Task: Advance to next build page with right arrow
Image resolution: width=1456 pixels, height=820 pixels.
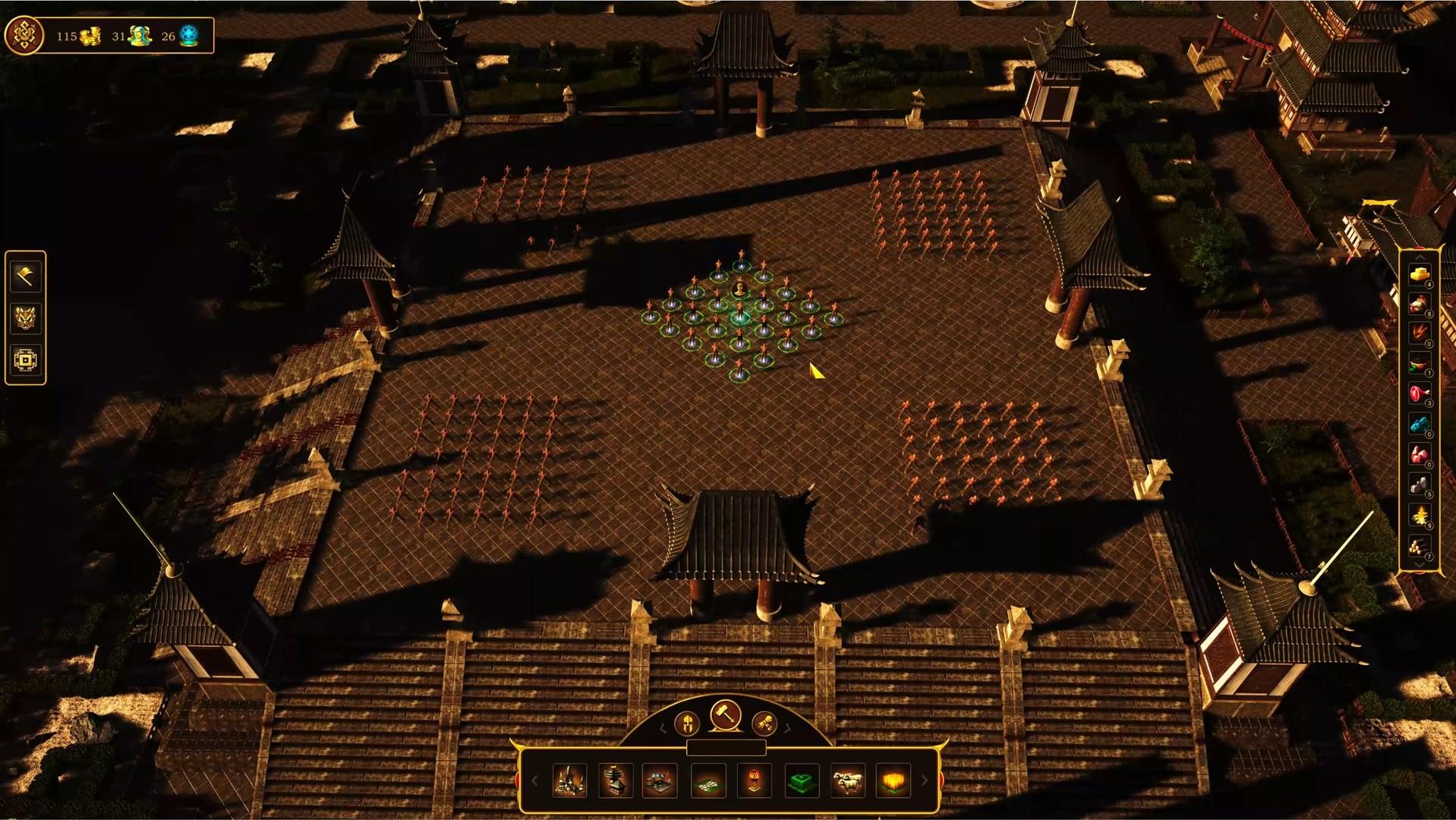Action: coord(923,781)
